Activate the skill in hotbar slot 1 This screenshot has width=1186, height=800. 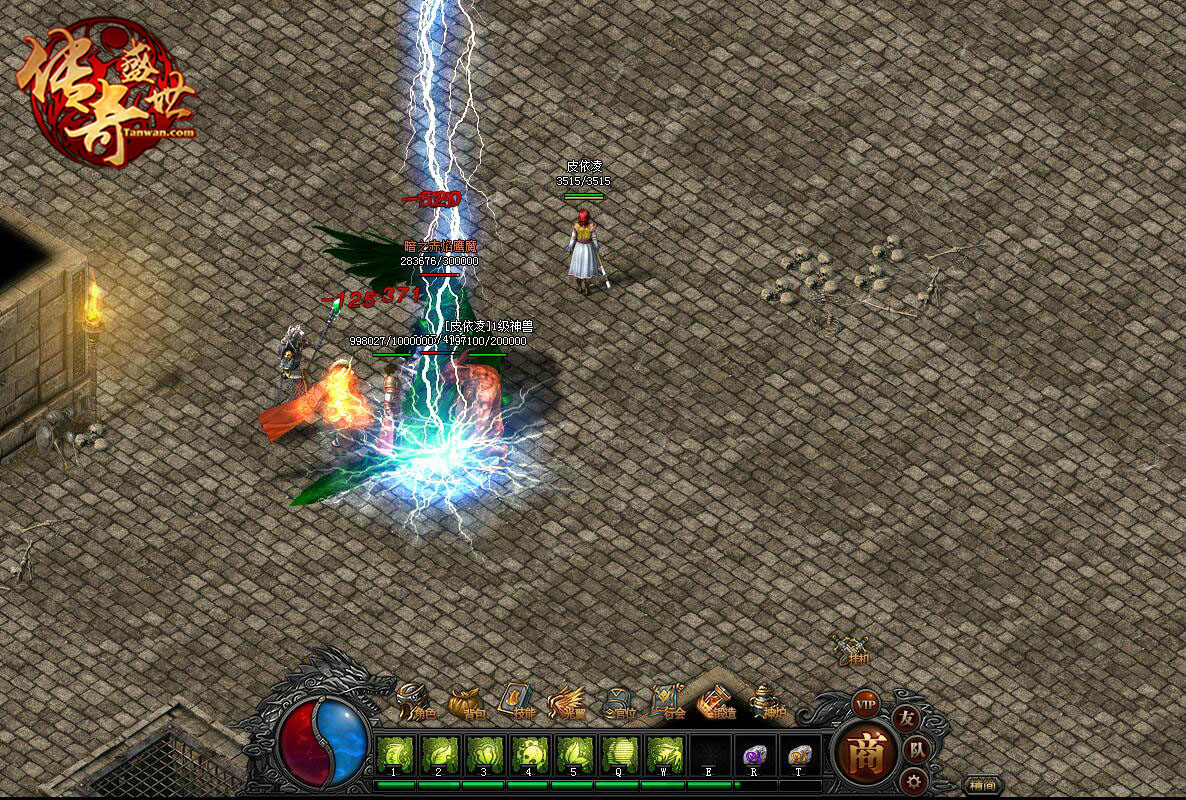click(x=394, y=753)
